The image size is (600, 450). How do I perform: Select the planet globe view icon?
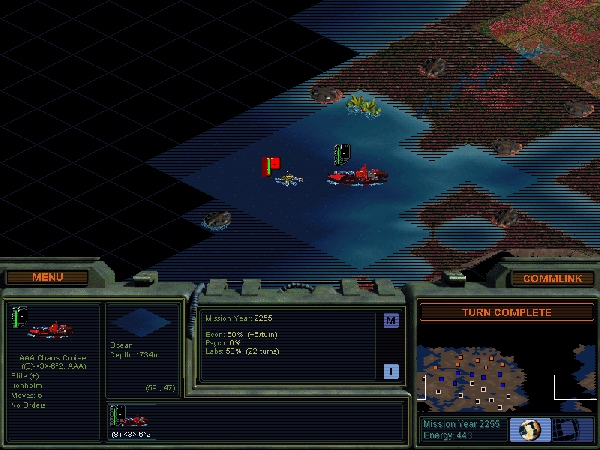[x=528, y=429]
